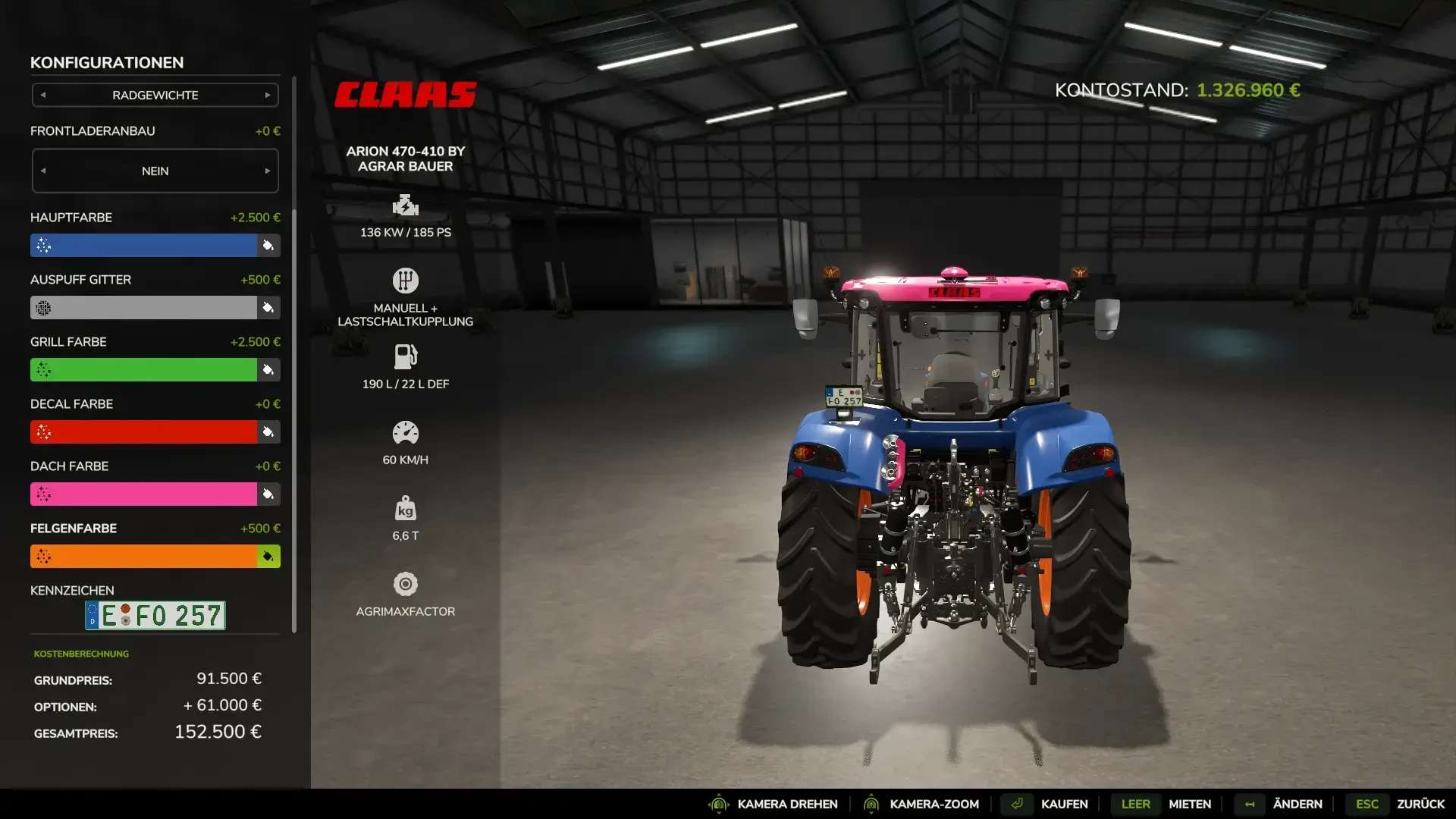Click the left arrow of Radgewichte selector

point(43,96)
